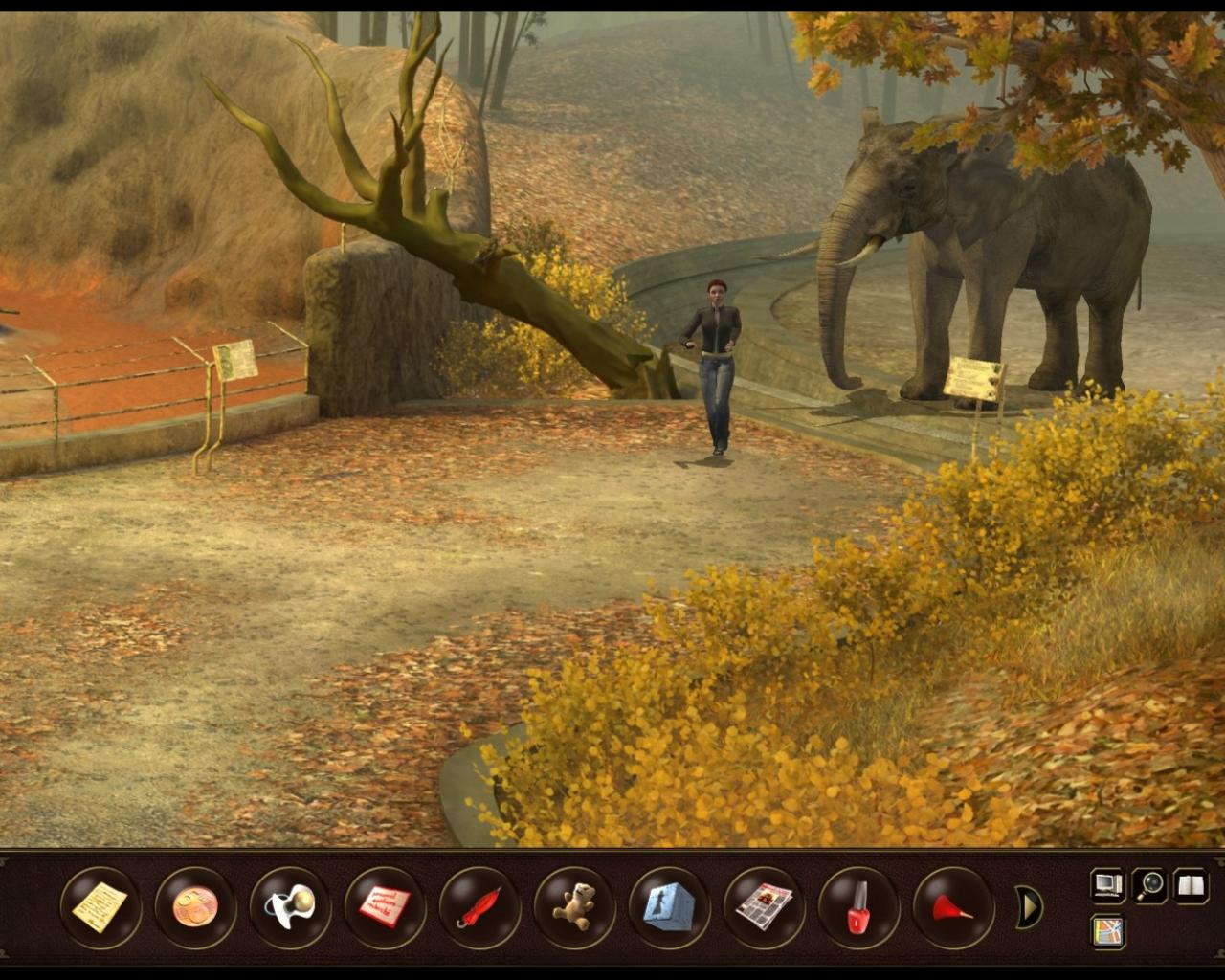Pick the 5-cent coin in the inventory
Image resolution: width=1225 pixels, height=980 pixels.
tap(193, 904)
